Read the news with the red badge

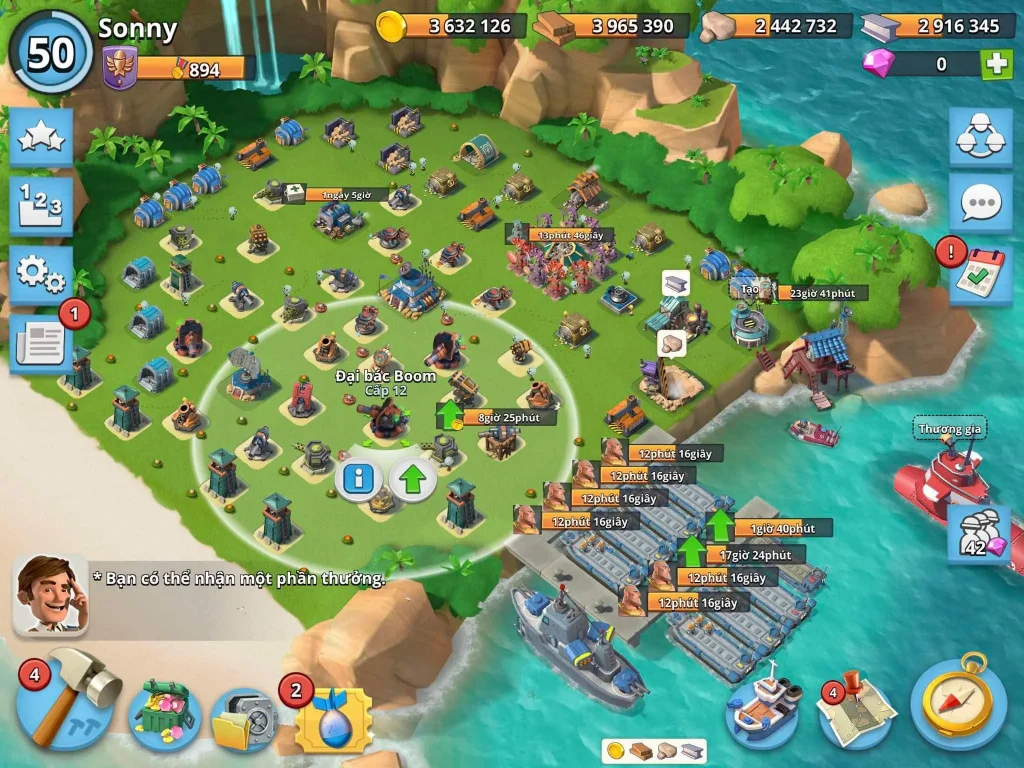pos(41,343)
